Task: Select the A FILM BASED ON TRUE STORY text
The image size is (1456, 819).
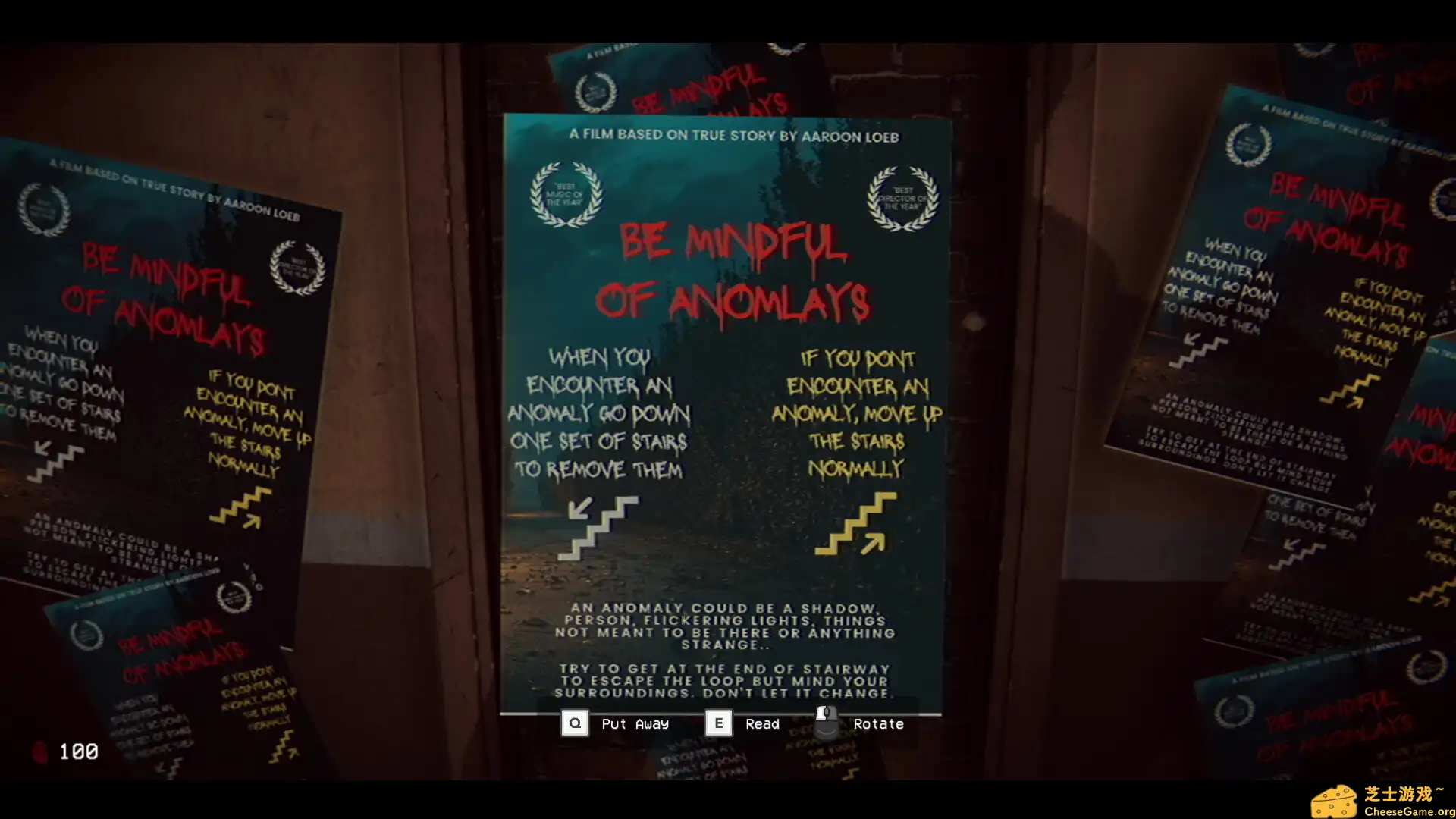Action: pos(732,136)
